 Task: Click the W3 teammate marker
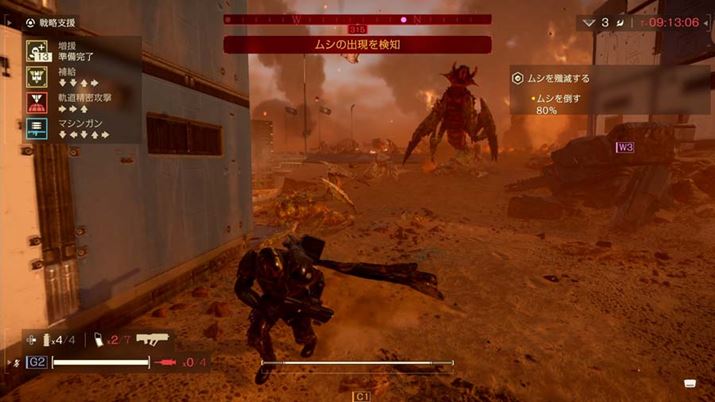[626, 147]
